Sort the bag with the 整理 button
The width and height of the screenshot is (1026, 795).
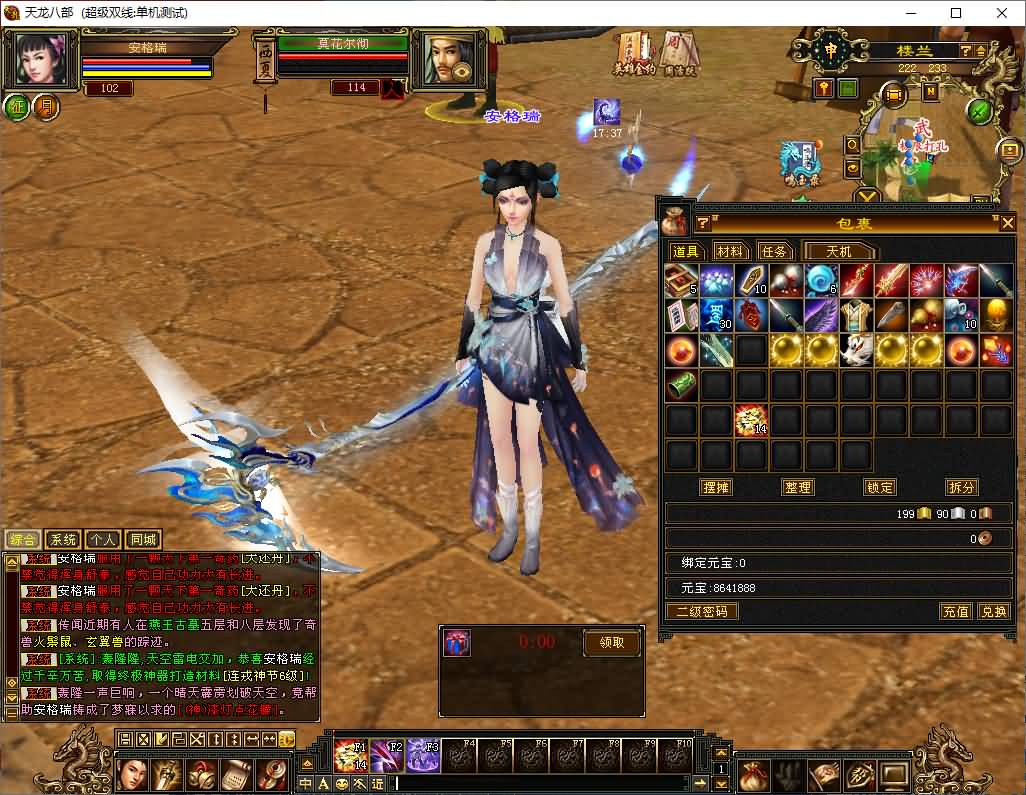pos(798,487)
